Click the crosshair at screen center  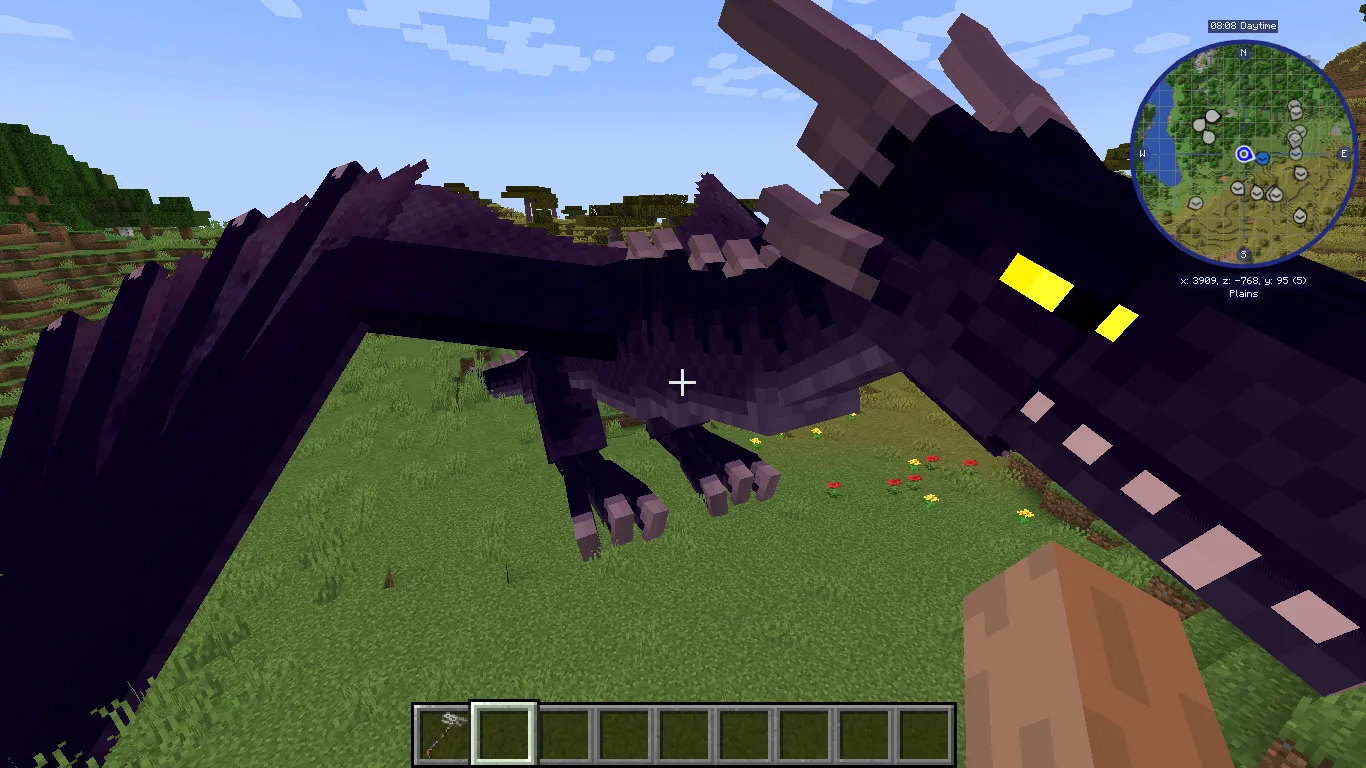[x=683, y=382]
